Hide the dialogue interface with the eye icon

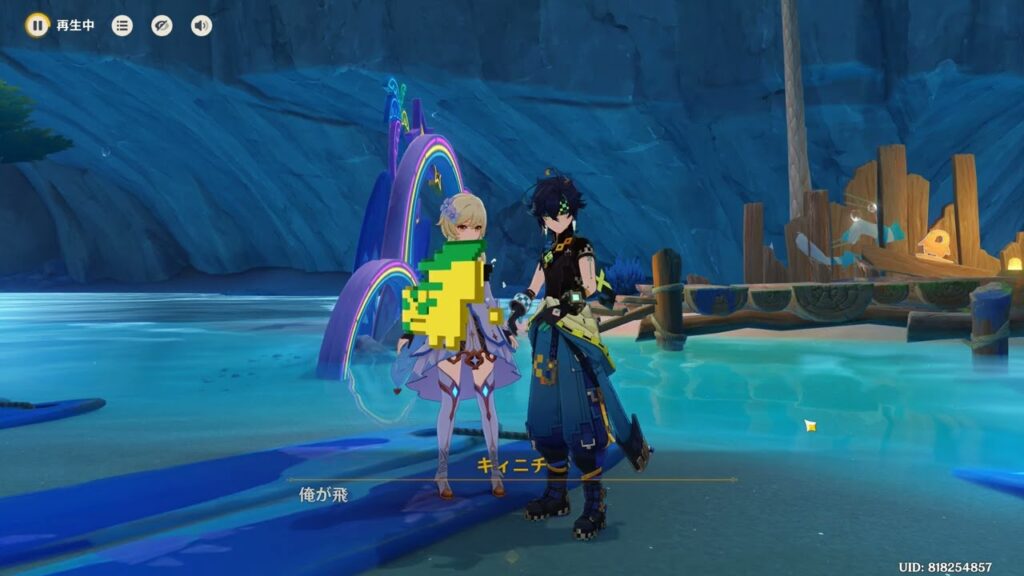162,25
